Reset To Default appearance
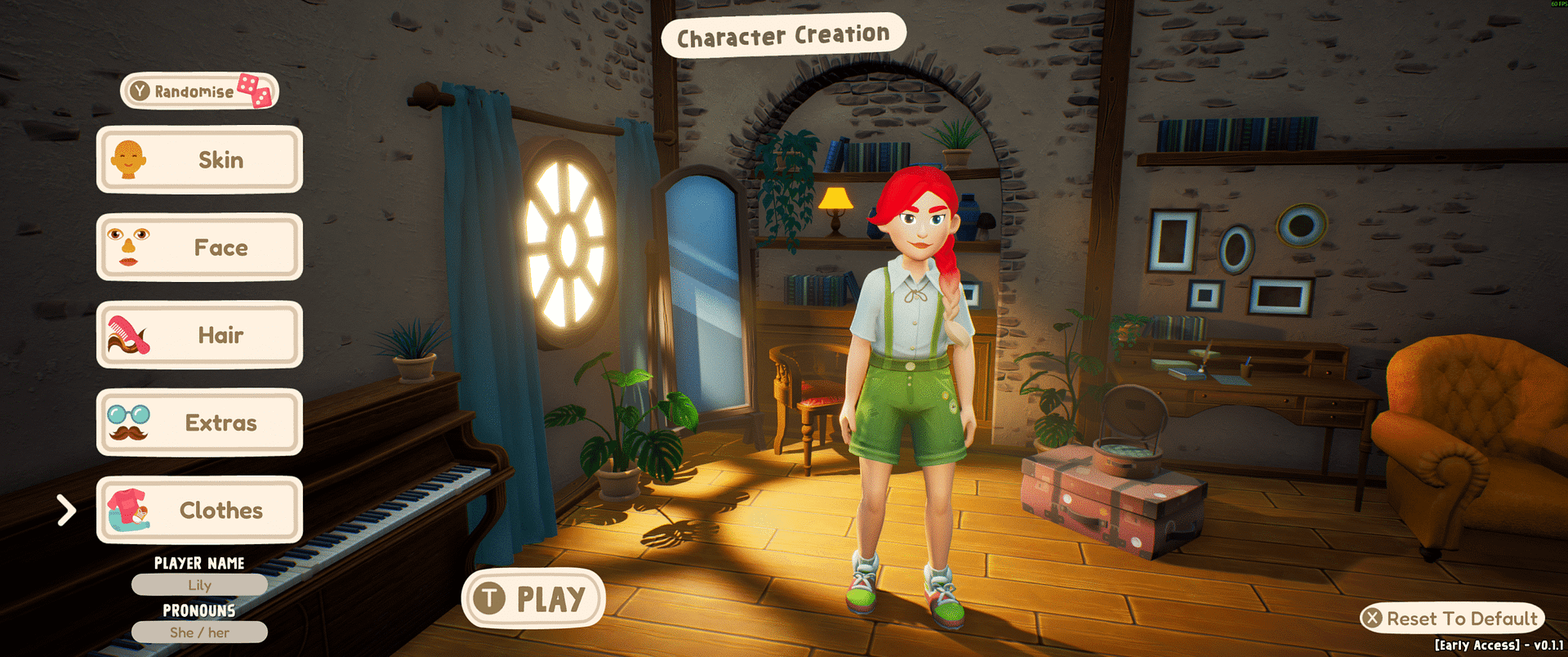The width and height of the screenshot is (1568, 657). (1452, 619)
